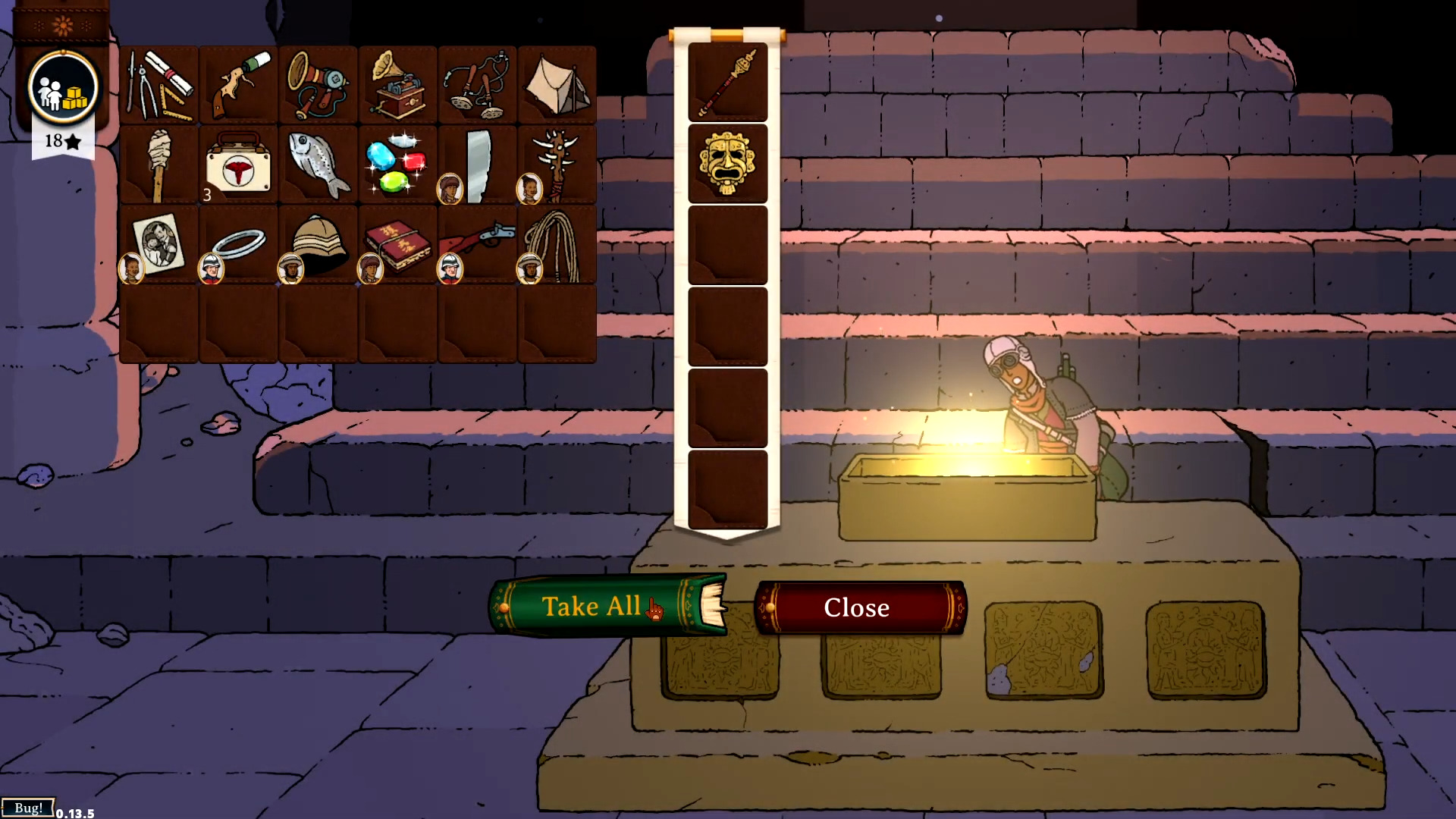The width and height of the screenshot is (1456, 819).
Task: Select the scepter in the loot column
Action: pos(727,83)
